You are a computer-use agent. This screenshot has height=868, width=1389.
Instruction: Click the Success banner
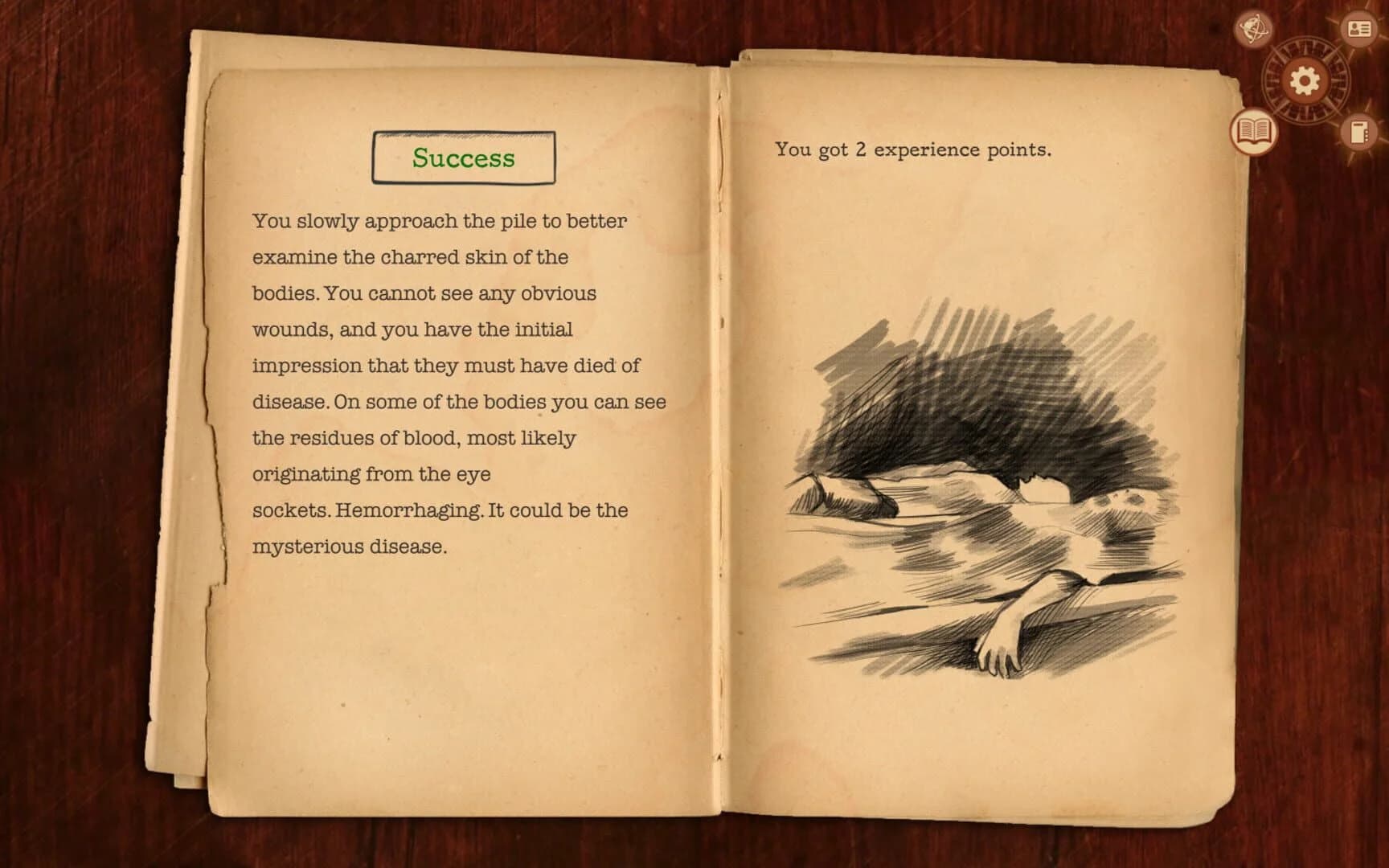pos(463,158)
